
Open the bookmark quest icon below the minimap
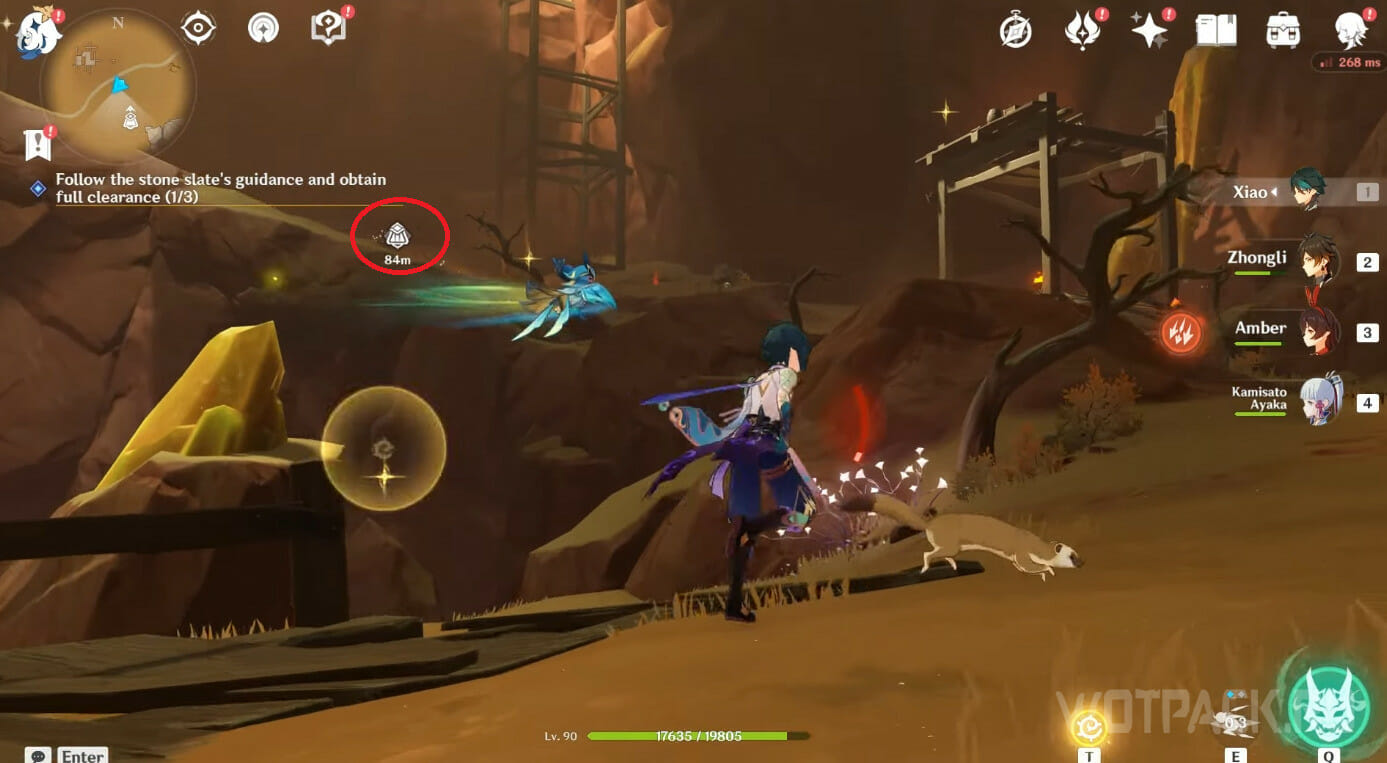pos(38,146)
